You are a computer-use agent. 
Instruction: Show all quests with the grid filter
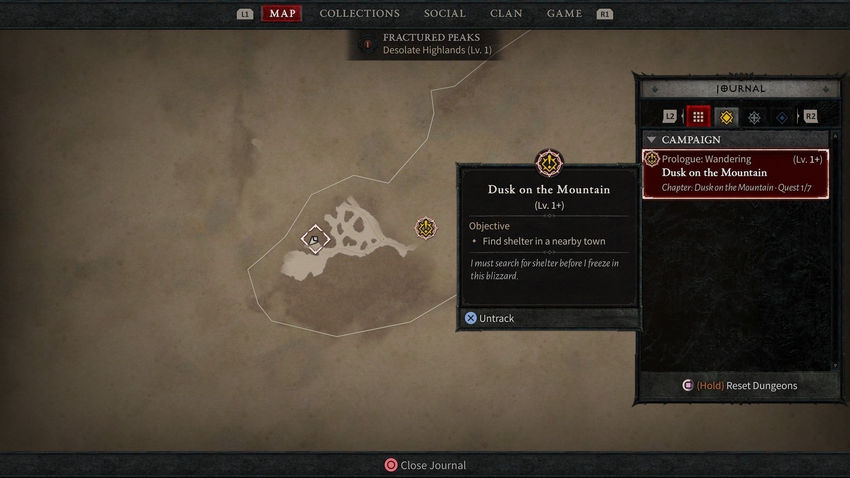point(698,117)
